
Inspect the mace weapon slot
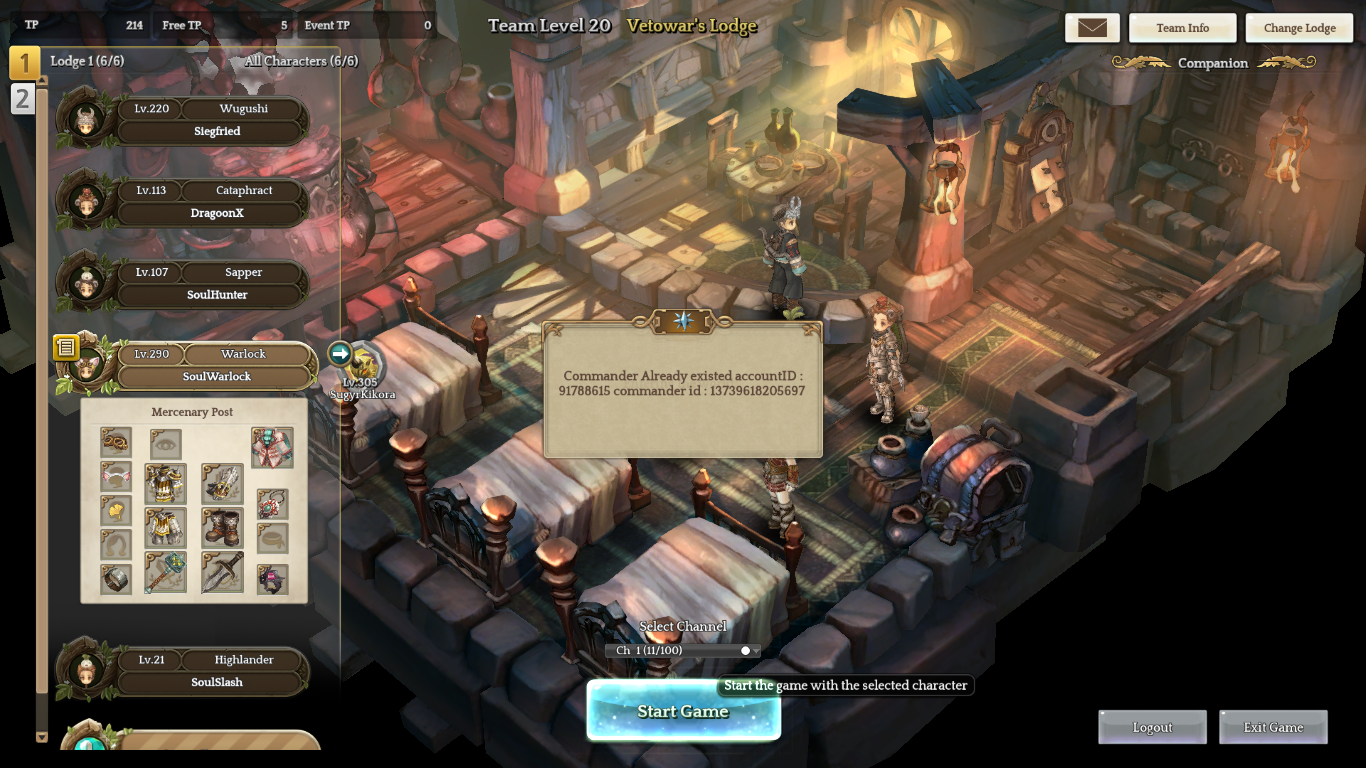click(x=165, y=572)
